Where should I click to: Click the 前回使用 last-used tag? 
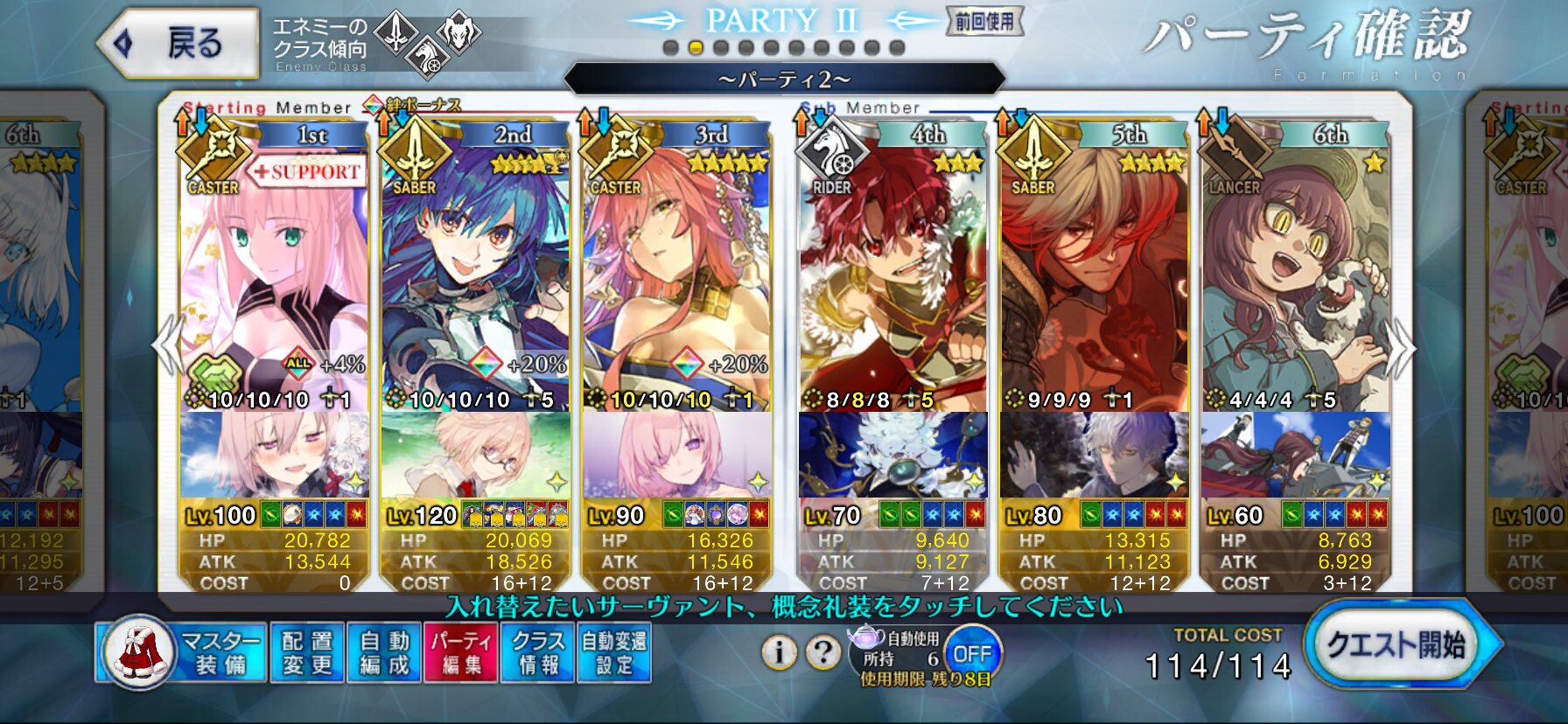[984, 21]
